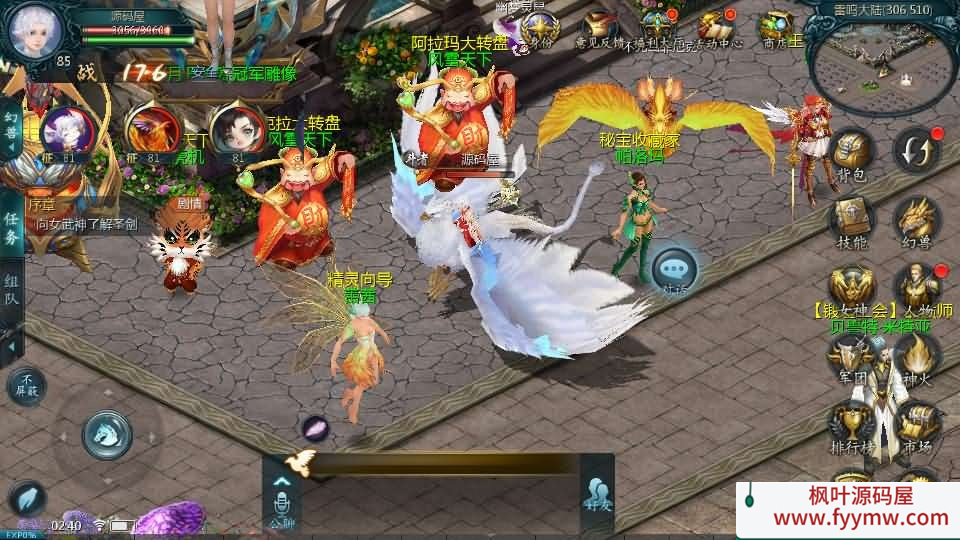Open the 背包 backpack icon
Viewport: 960px width, 540px height.
852,155
